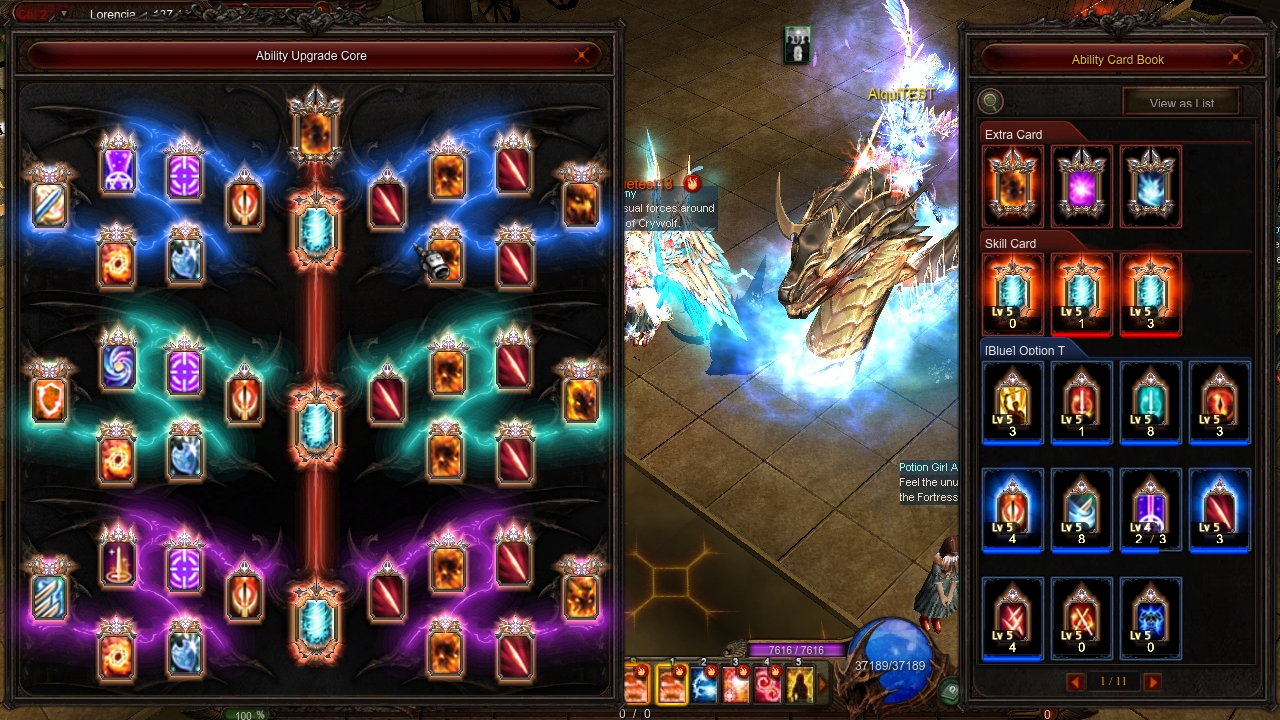
Task: Select the blue flame Extra Card
Action: pos(1150,187)
